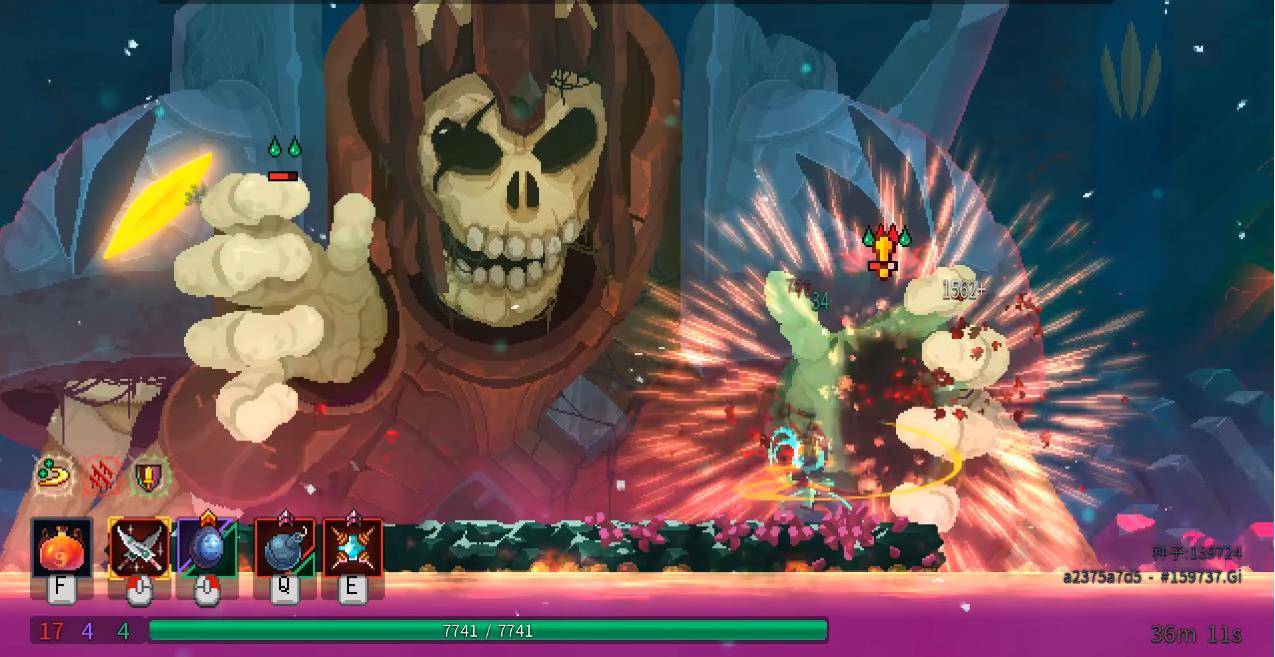Select the crossed twin daggers weapon slot
Screen dimensions: 1275x657
[139, 547]
